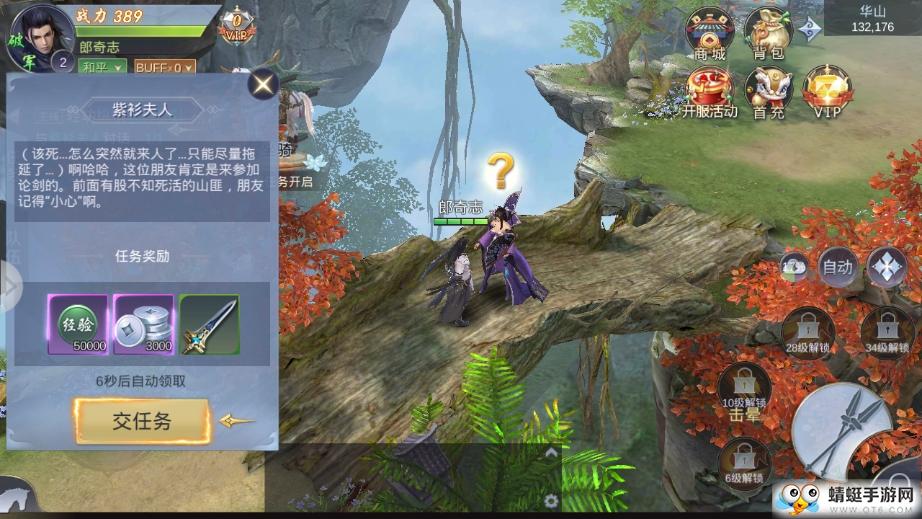Click the four-arrow diamond button beside 自动
Viewport: 922px width, 519px height.
pos(886,266)
